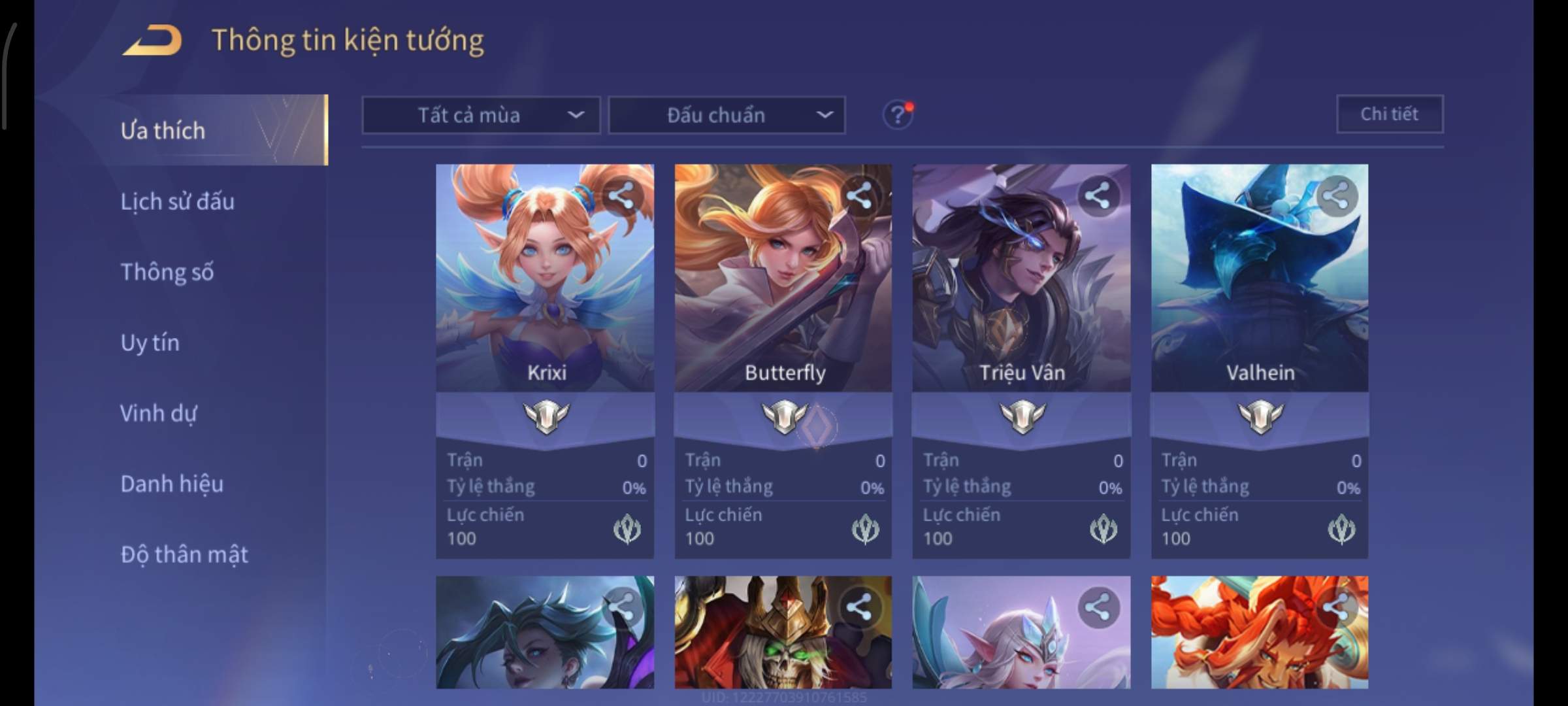
Task: Expand the Tất cả mùa season dropdown
Action: 481,116
